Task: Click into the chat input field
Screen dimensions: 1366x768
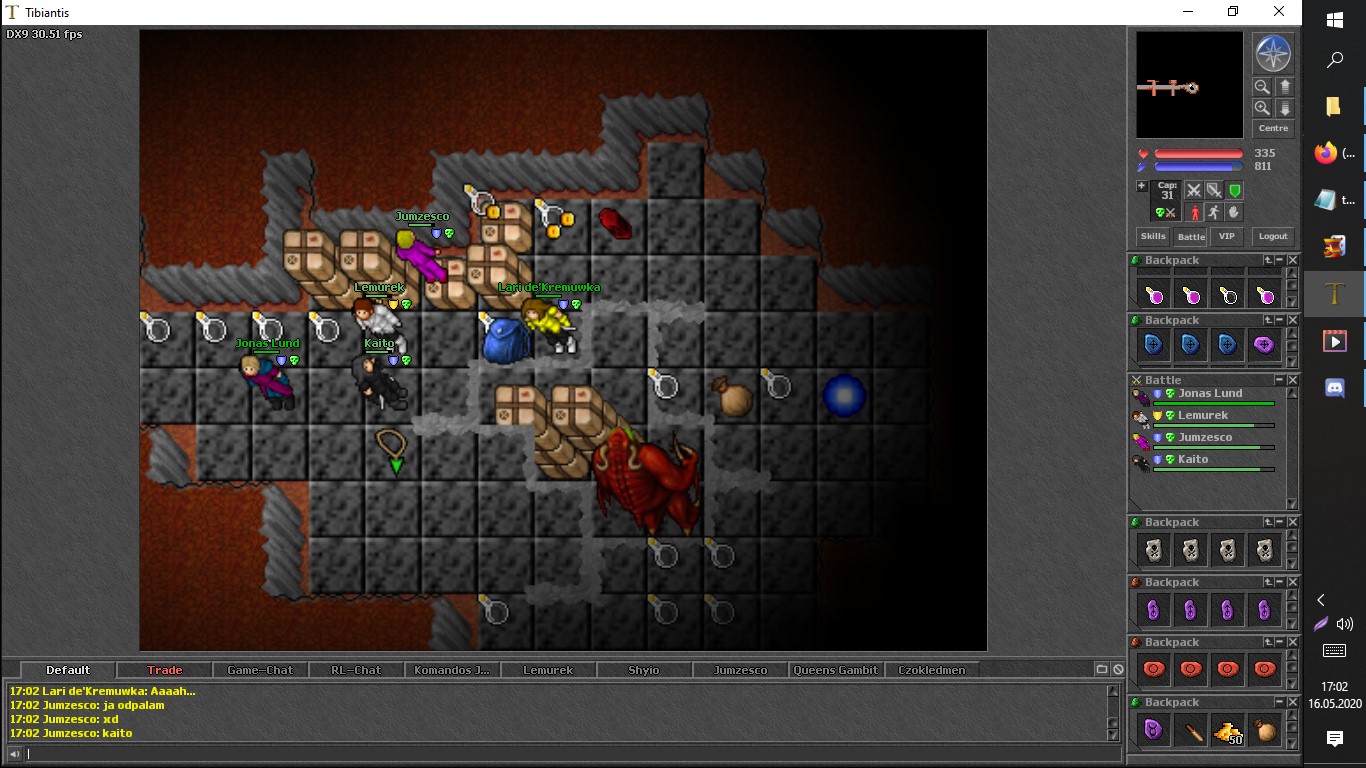Action: tap(560, 754)
